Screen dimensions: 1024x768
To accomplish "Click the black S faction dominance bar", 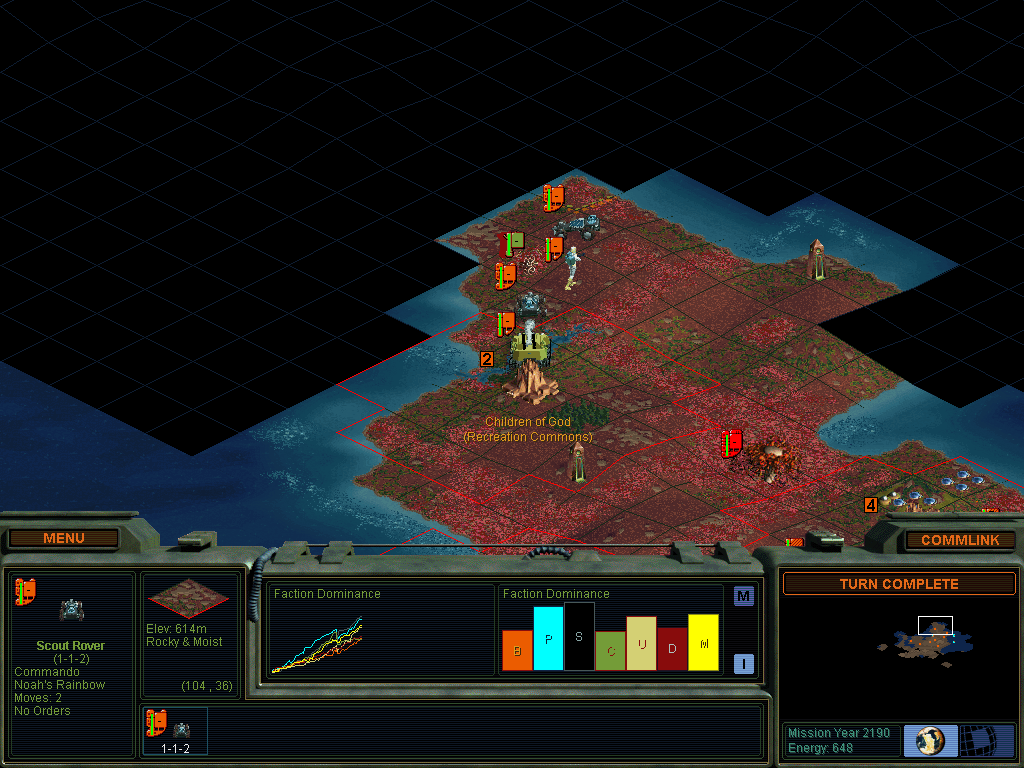I will pos(579,636).
